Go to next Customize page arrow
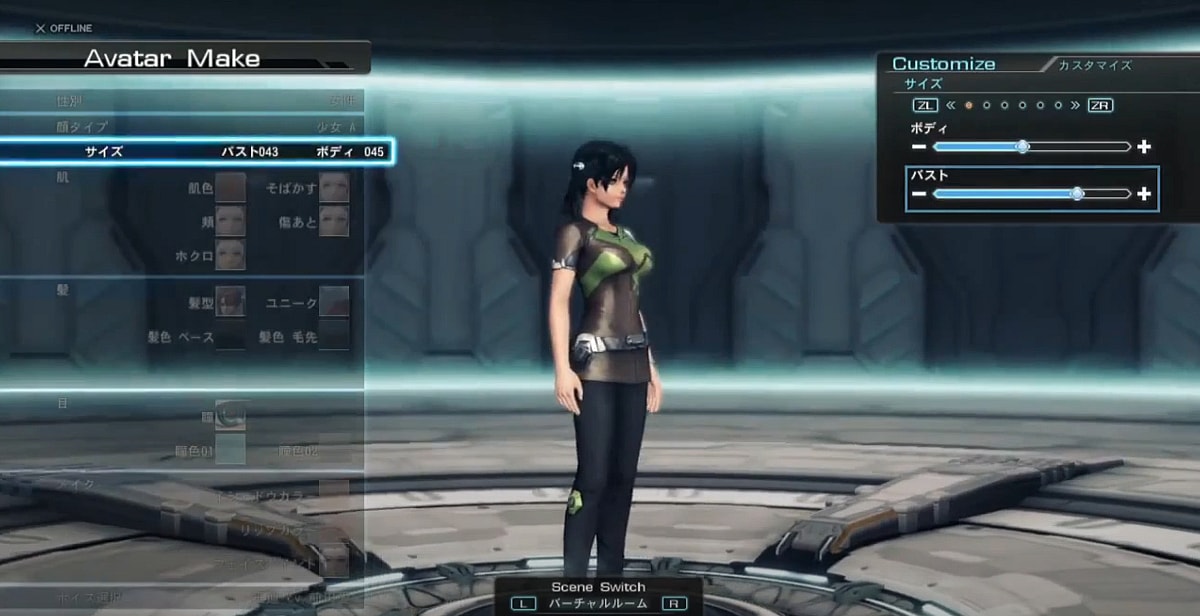 [1076, 105]
